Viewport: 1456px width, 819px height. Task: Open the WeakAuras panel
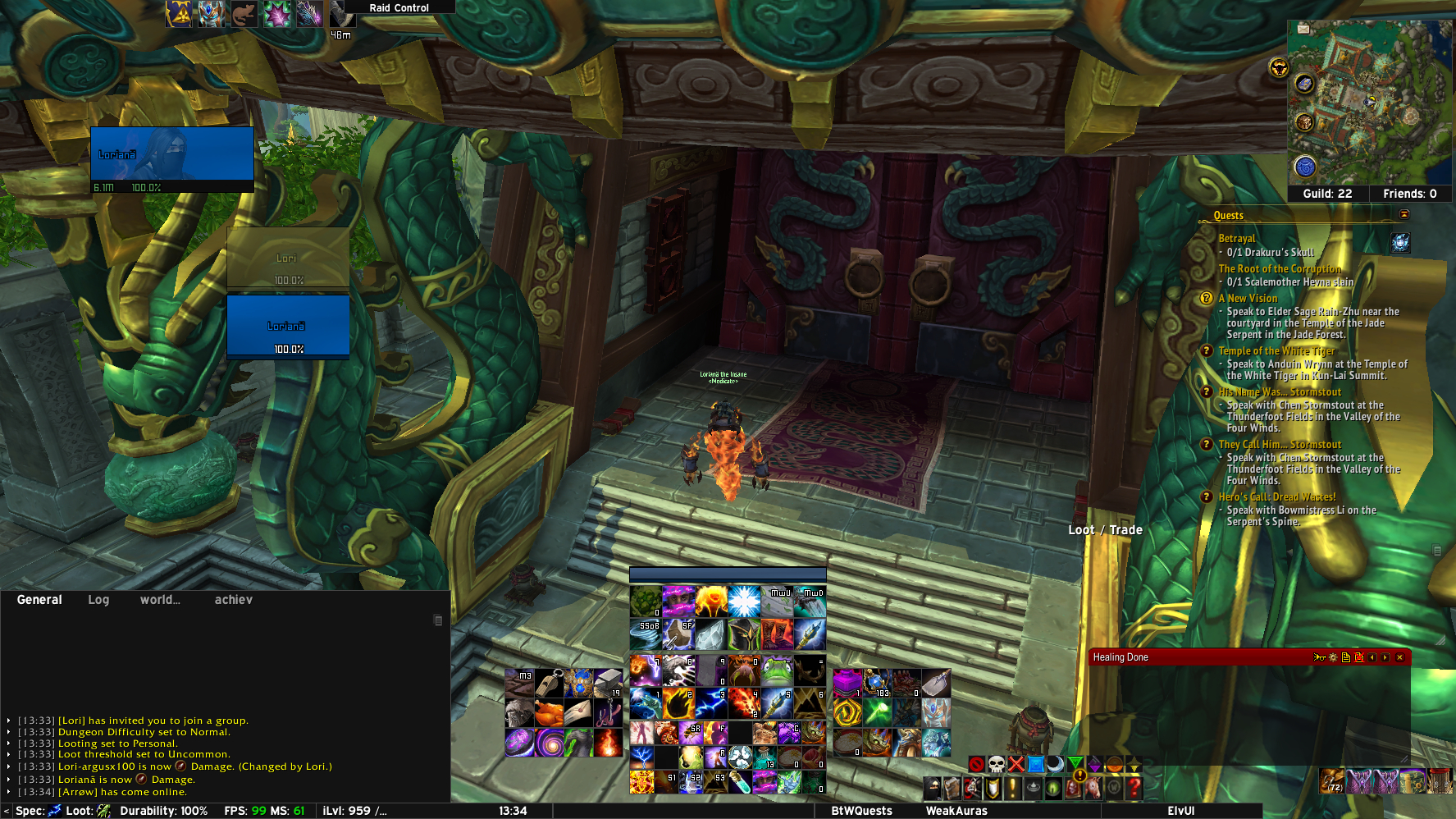point(956,811)
